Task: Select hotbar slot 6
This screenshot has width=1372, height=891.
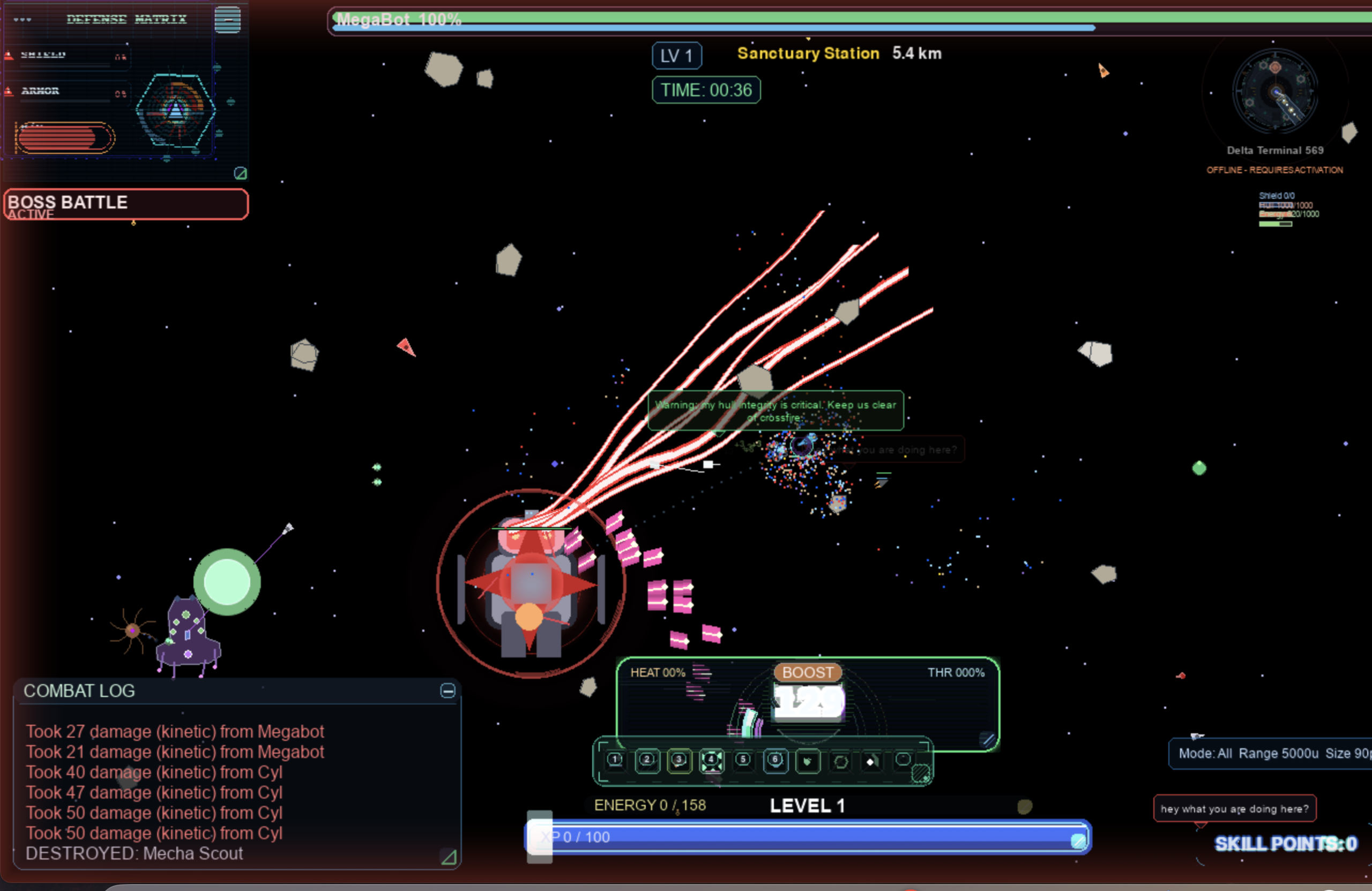Action: point(775,760)
